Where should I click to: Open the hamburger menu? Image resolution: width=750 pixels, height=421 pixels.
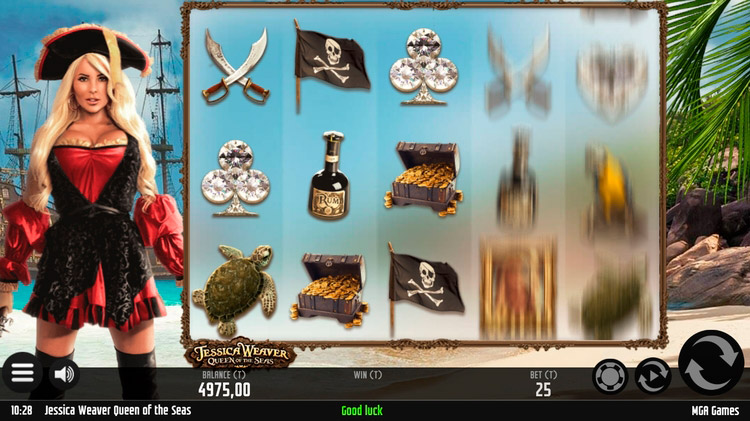(x=22, y=374)
